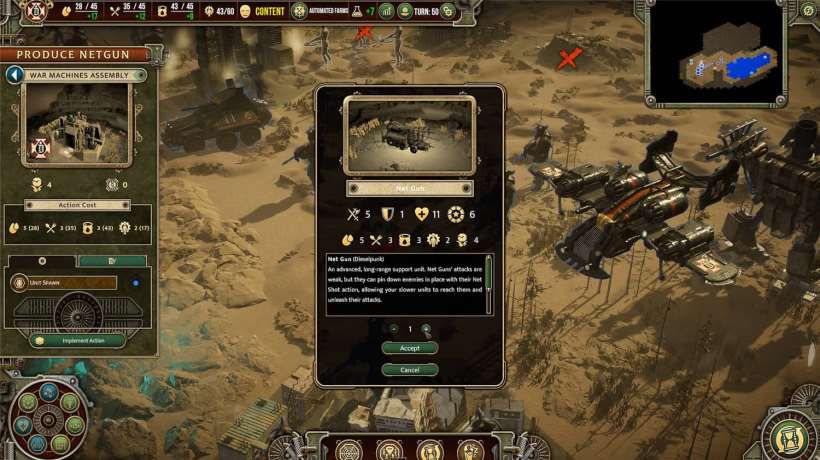
Task: Increase the Net Gun quantity by one
Action: (x=426, y=329)
